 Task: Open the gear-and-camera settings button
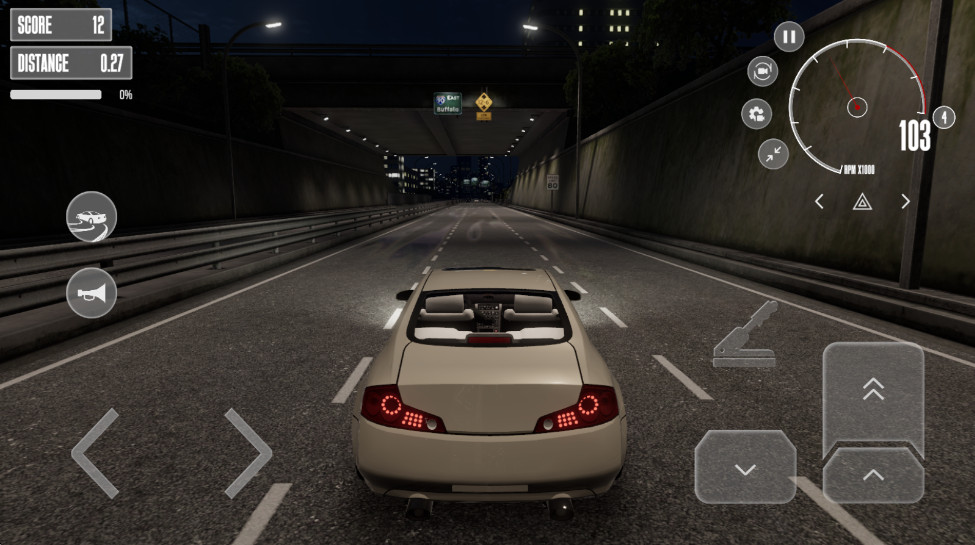[x=756, y=113]
